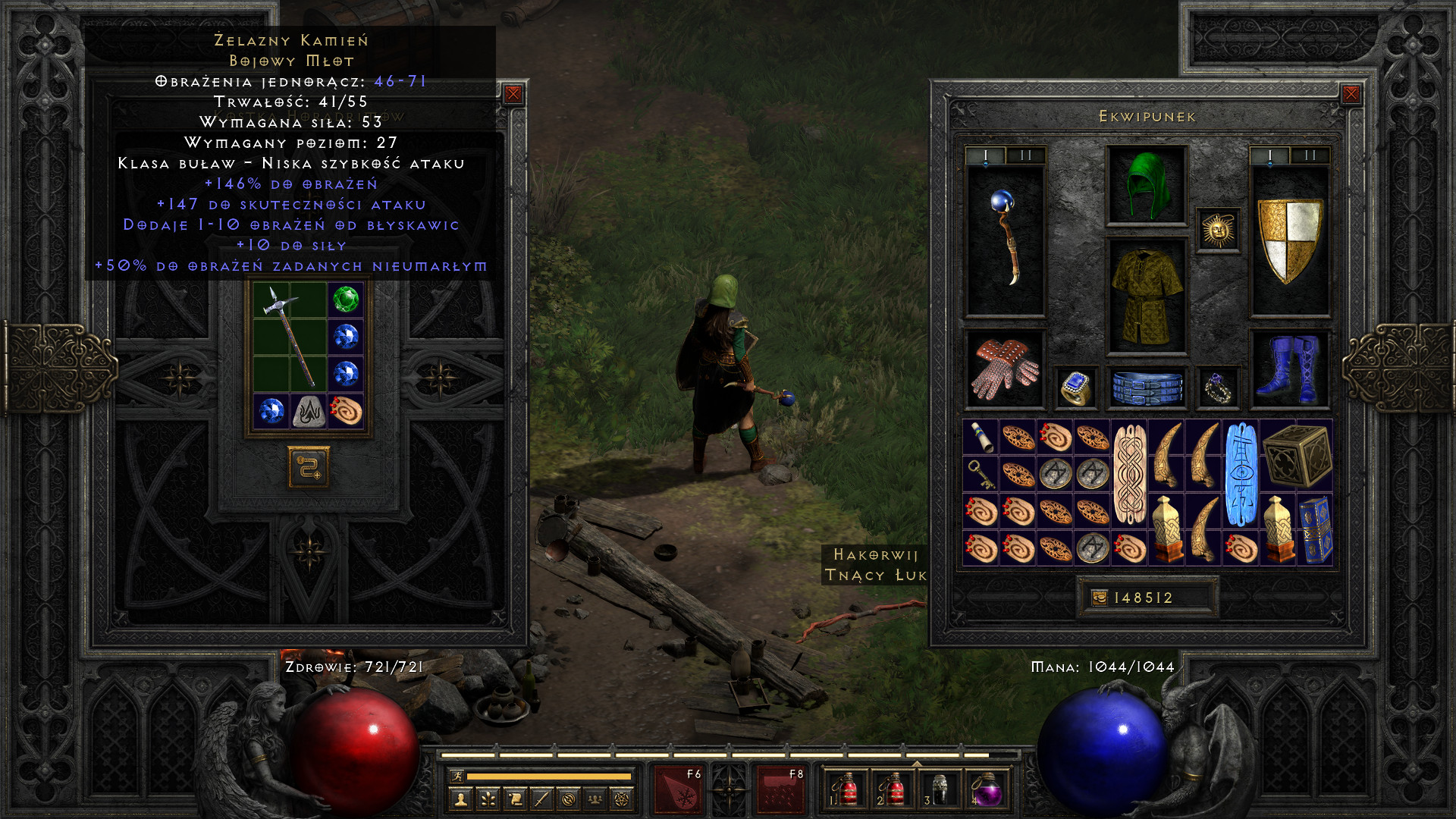1456x819 pixels.
Task: Select the equipped blue boots
Action: [x=1289, y=369]
